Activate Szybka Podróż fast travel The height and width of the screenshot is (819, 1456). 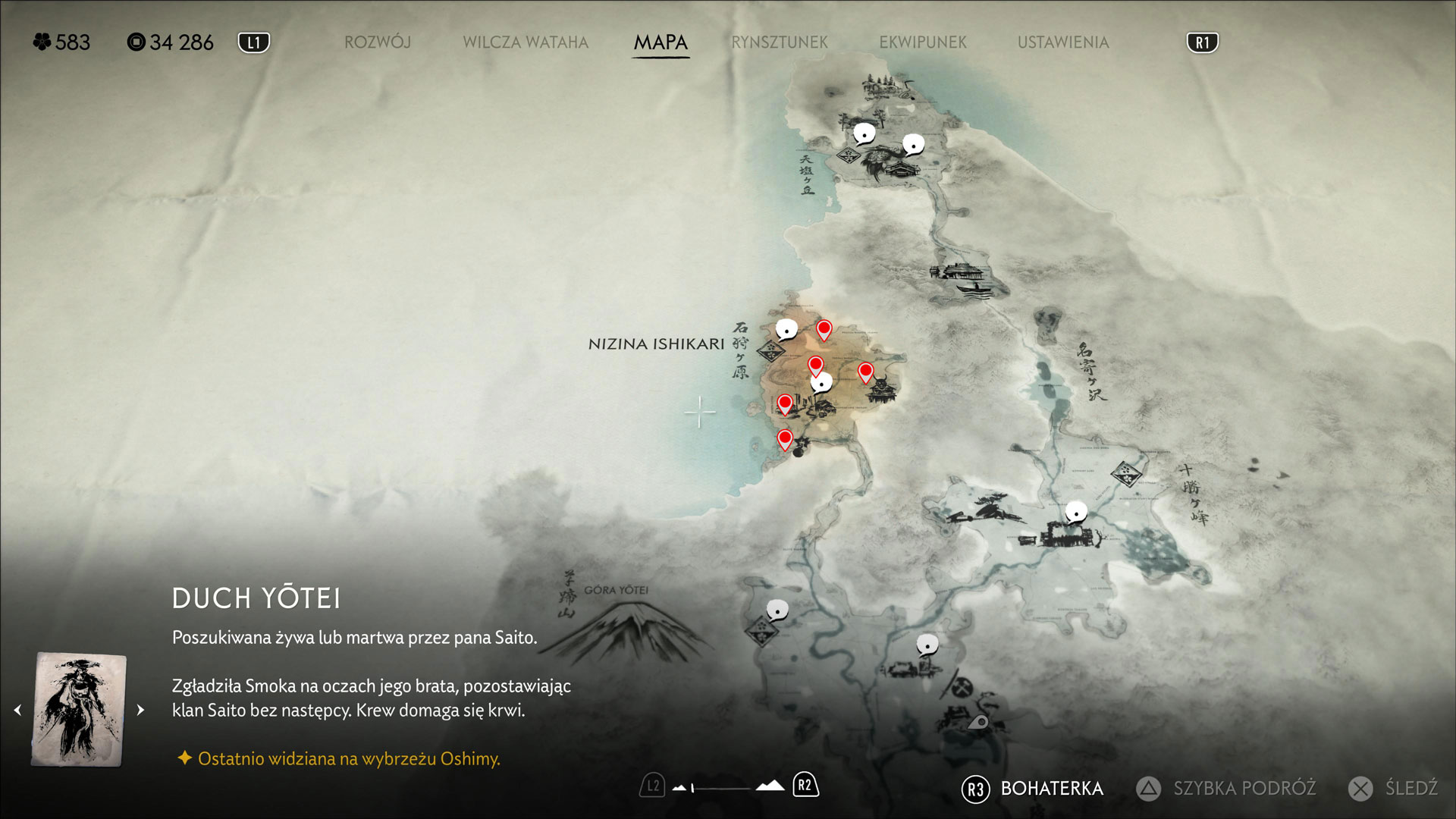[x=1244, y=789]
